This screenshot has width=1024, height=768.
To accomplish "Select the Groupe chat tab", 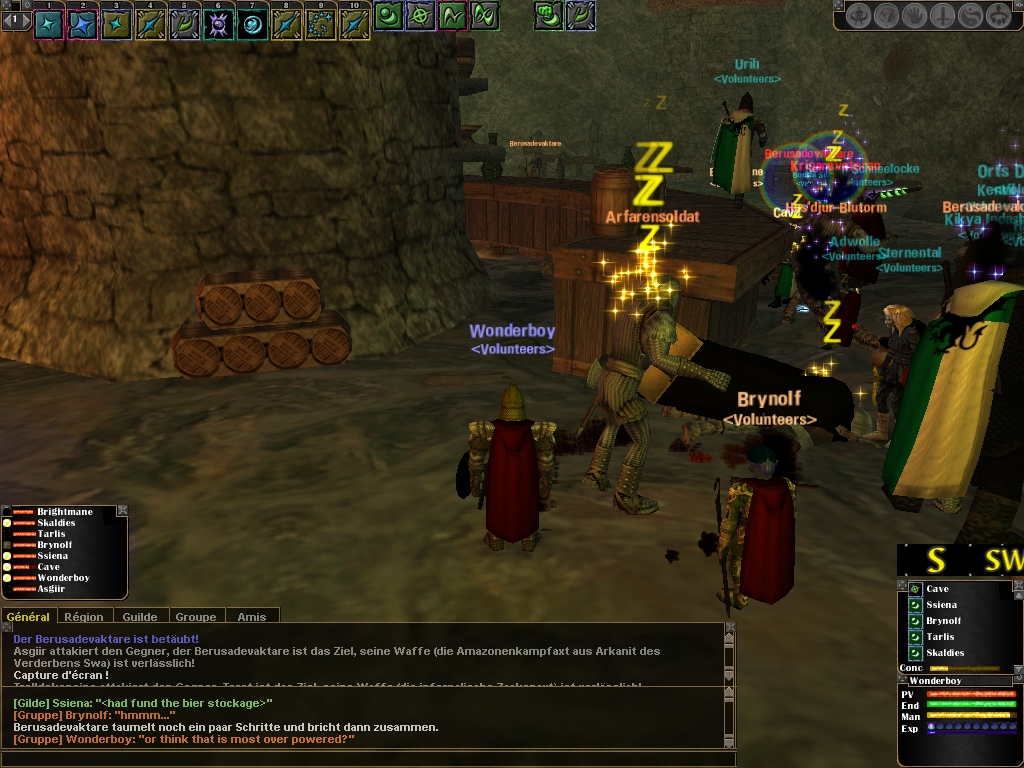I will (x=196, y=617).
